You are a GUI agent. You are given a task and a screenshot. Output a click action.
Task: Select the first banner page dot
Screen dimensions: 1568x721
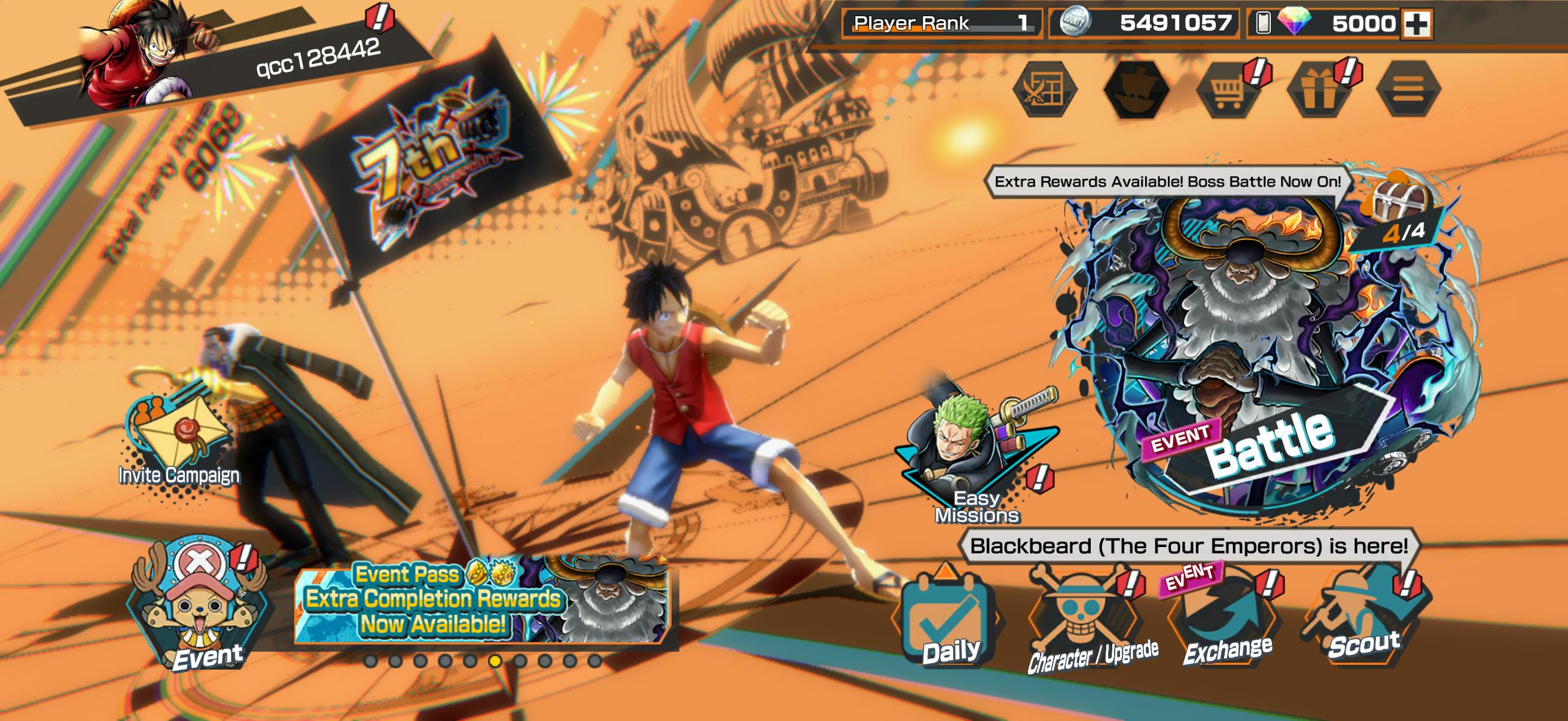coord(370,661)
